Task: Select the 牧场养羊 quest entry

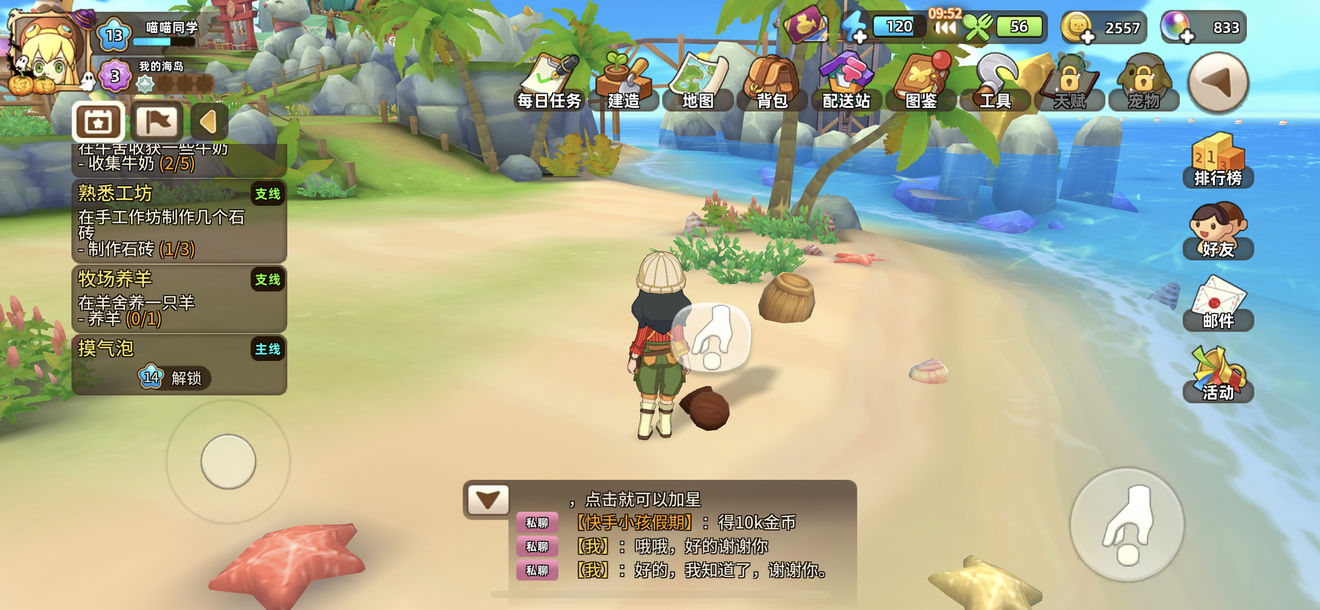Action: click(x=179, y=299)
